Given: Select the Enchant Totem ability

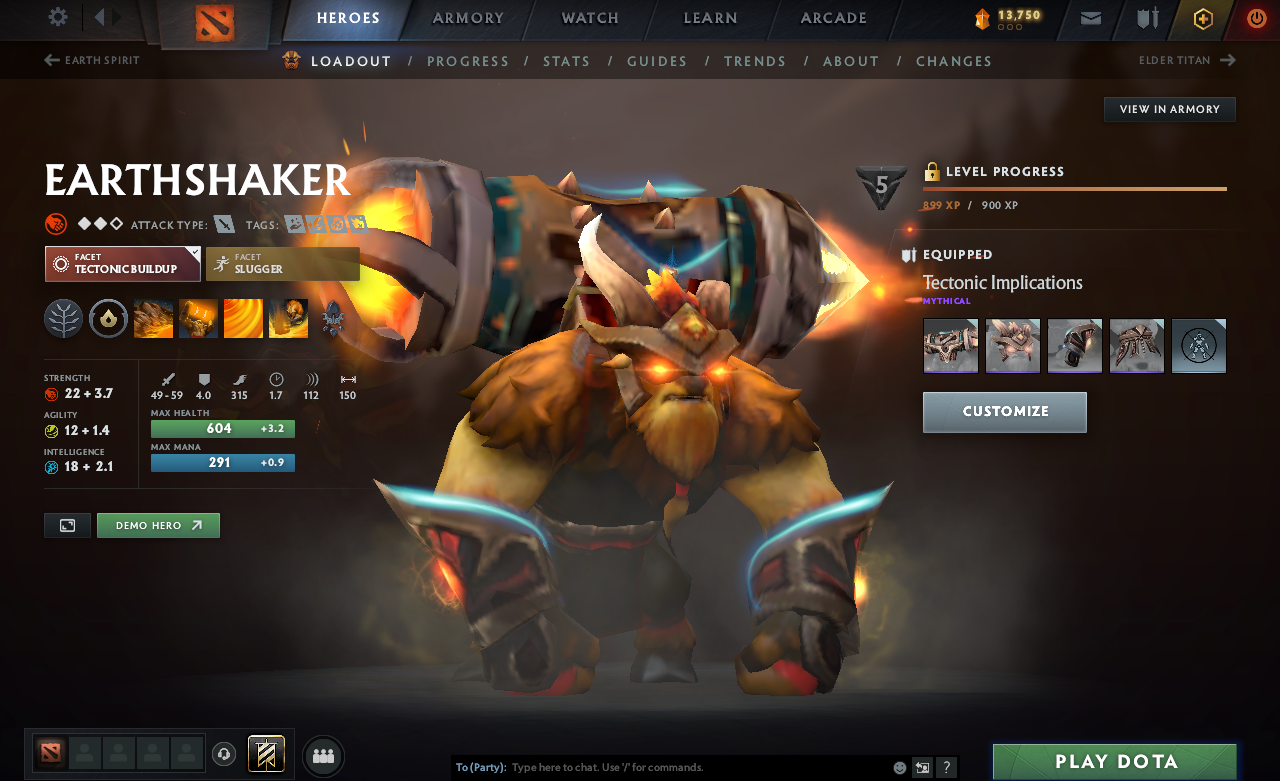Looking at the screenshot, I should pos(198,318).
